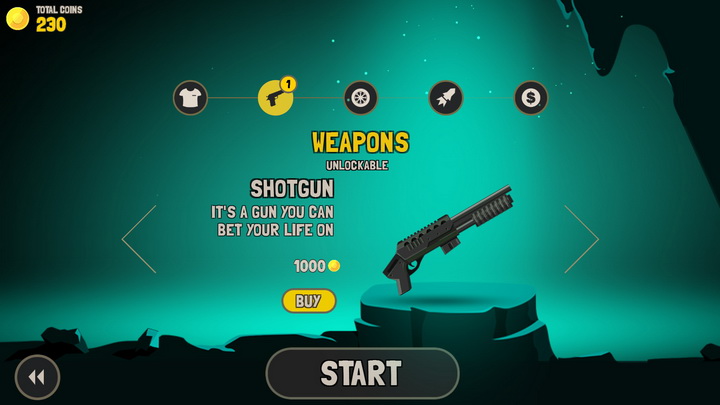
Task: Buy the Shotgun weapon
Action: (x=309, y=301)
